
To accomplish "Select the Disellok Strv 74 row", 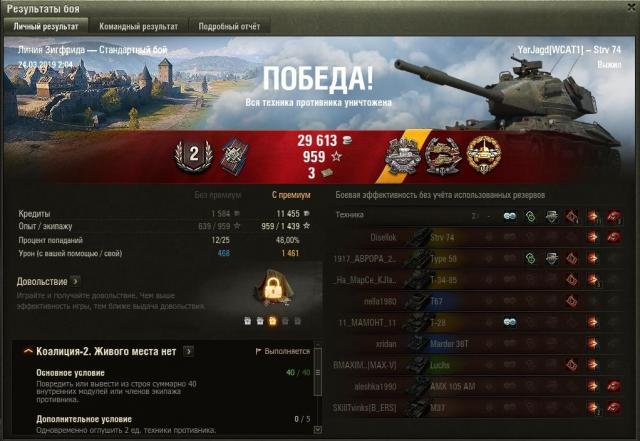I will click(x=478, y=237).
